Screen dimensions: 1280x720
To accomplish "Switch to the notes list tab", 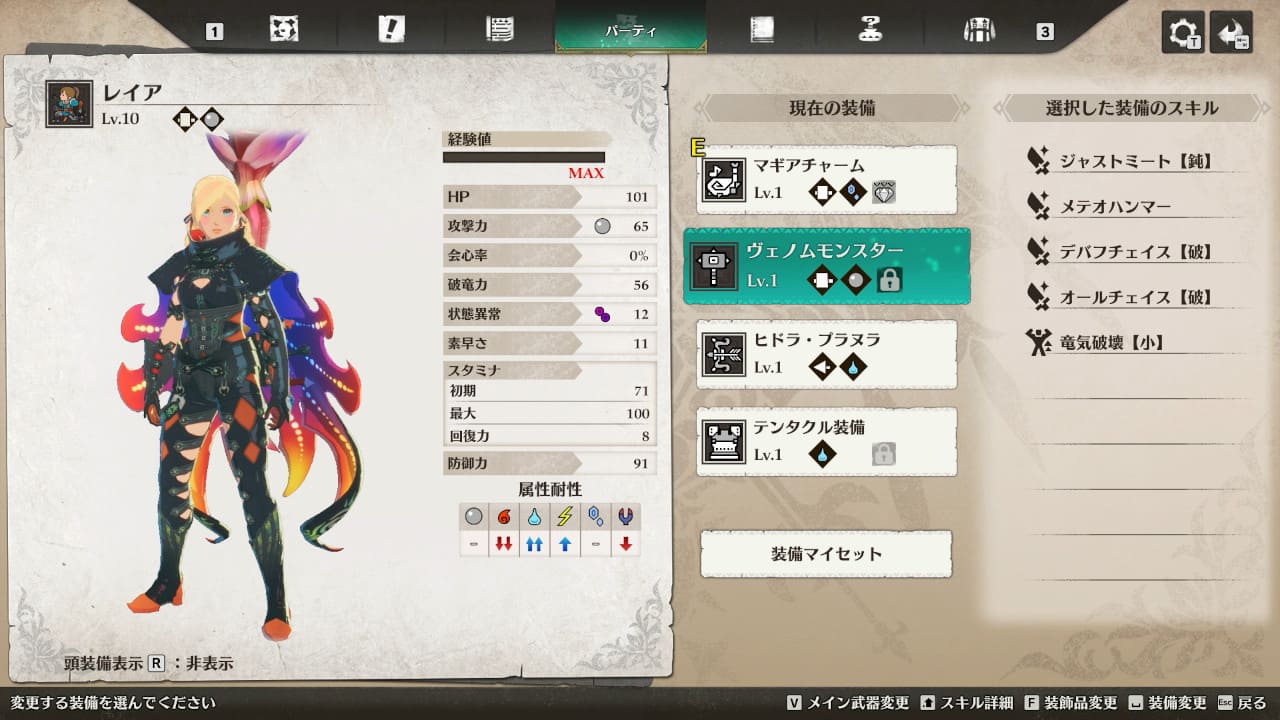I will (499, 30).
